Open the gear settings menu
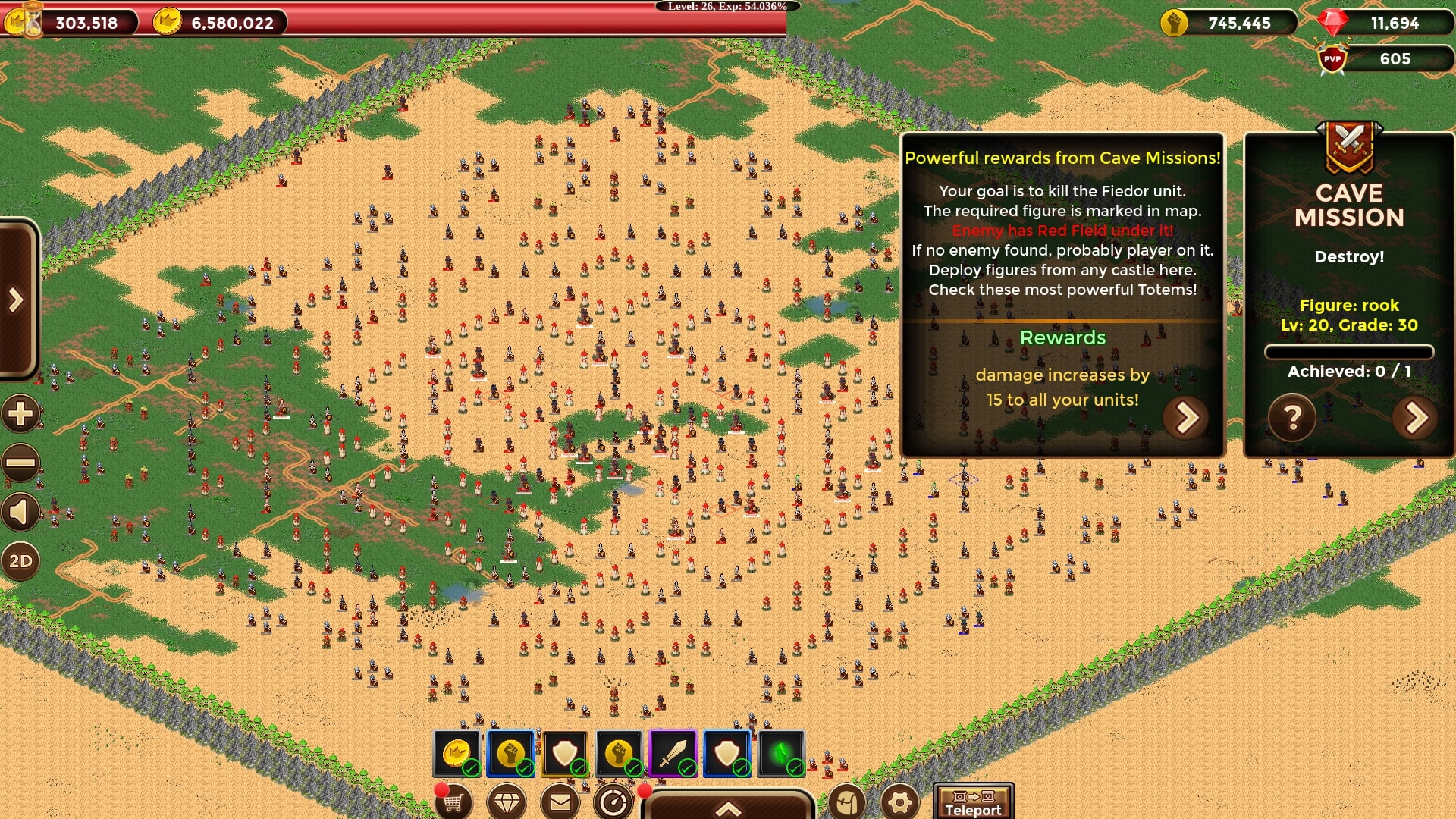 (x=900, y=802)
